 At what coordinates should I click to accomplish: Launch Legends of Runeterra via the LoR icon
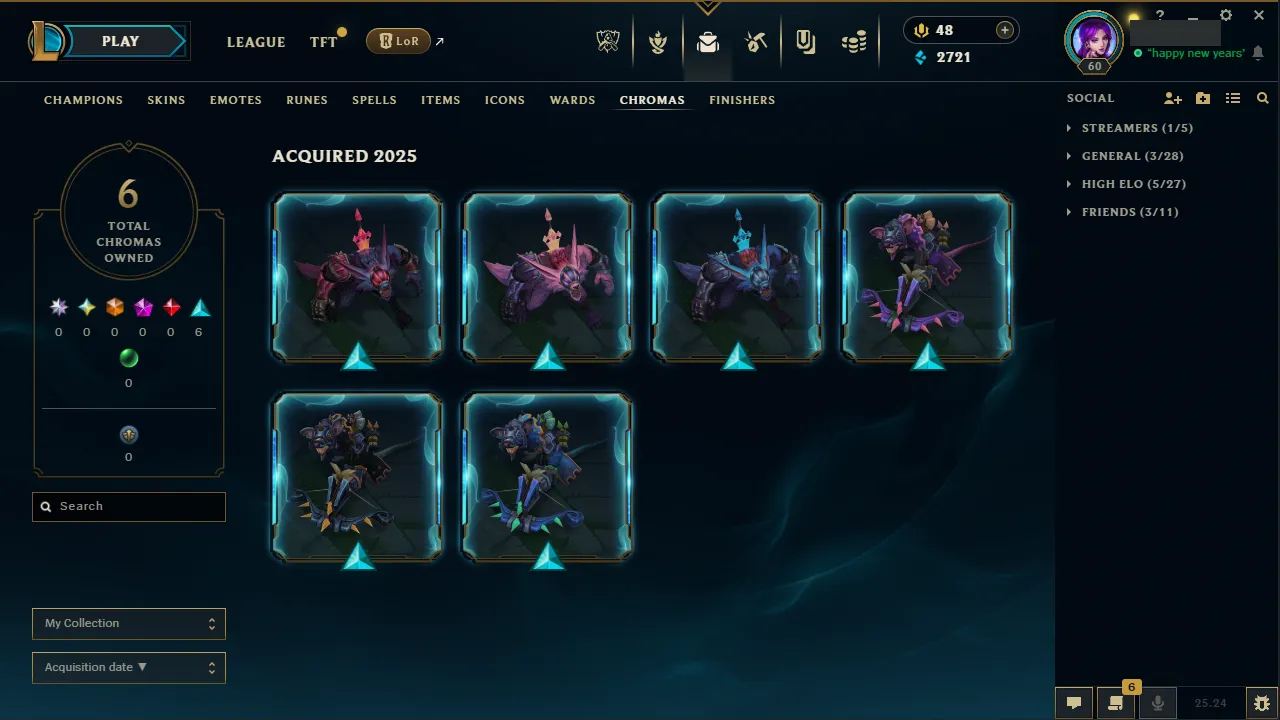tap(398, 41)
